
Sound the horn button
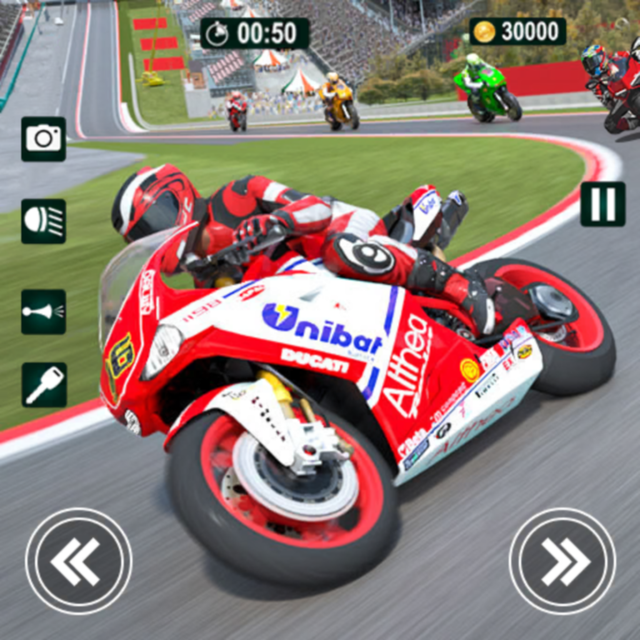[43, 311]
